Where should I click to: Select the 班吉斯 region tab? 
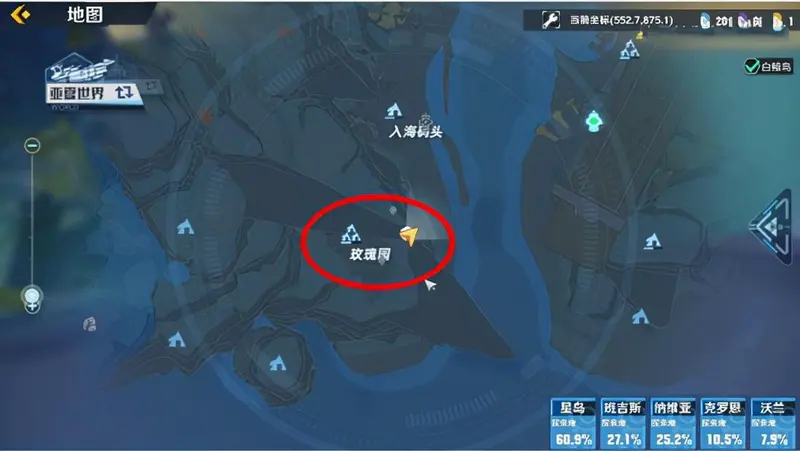pos(623,423)
